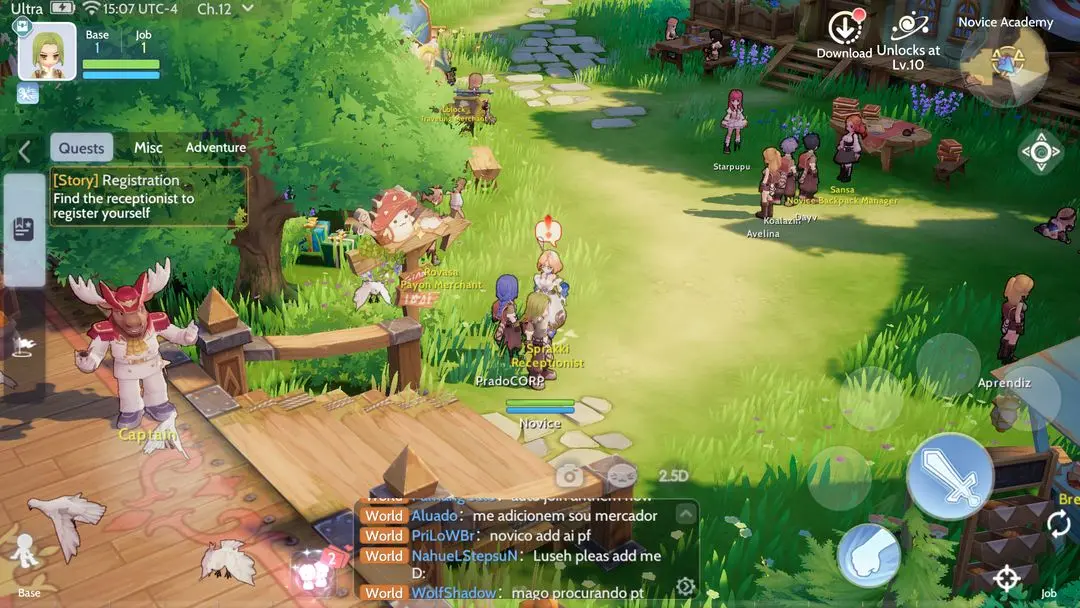The width and height of the screenshot is (1080, 608).
Task: Switch to the Misc tab
Action: [x=148, y=148]
